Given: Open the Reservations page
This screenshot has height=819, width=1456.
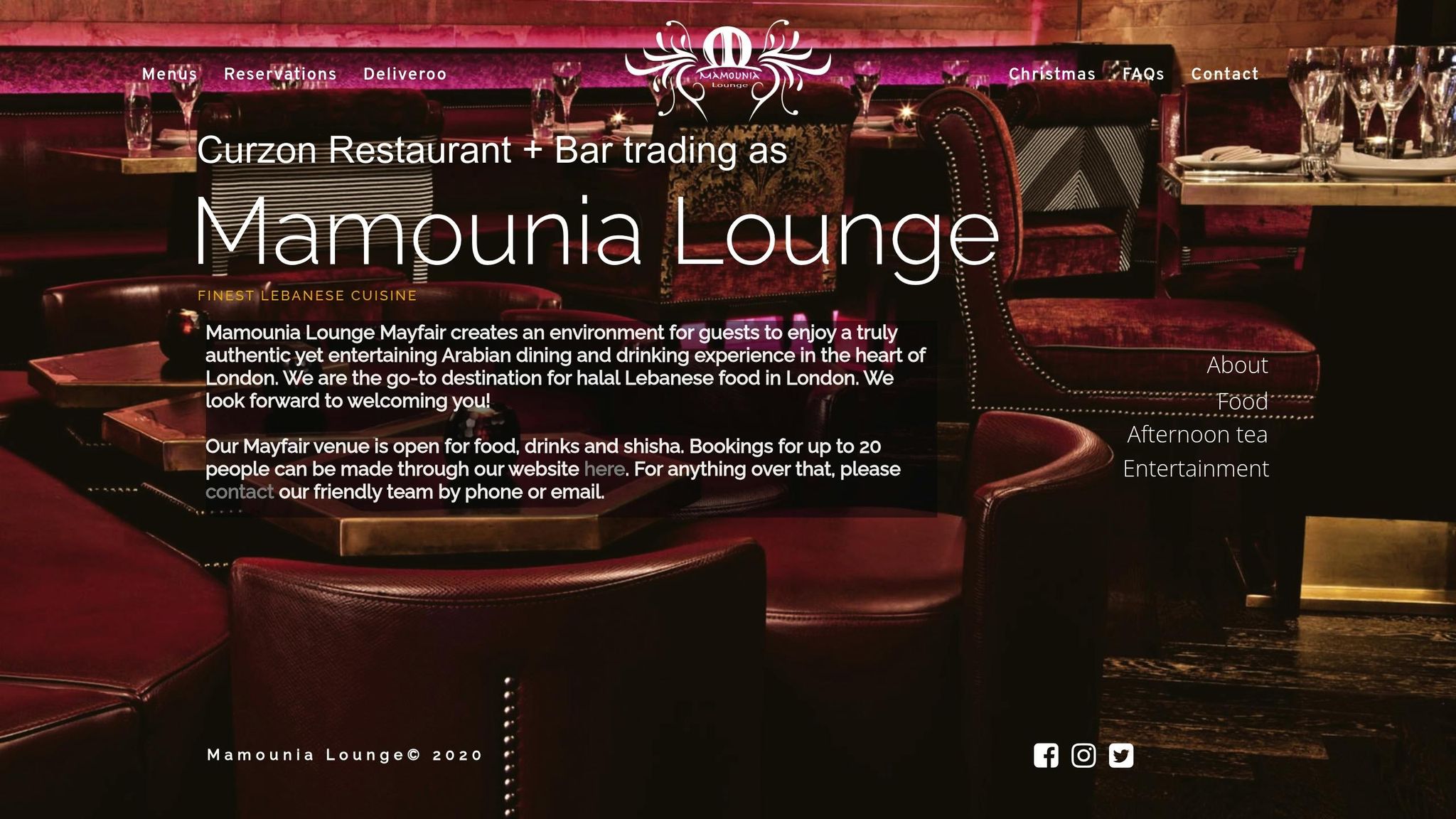Looking at the screenshot, I should pos(281,74).
